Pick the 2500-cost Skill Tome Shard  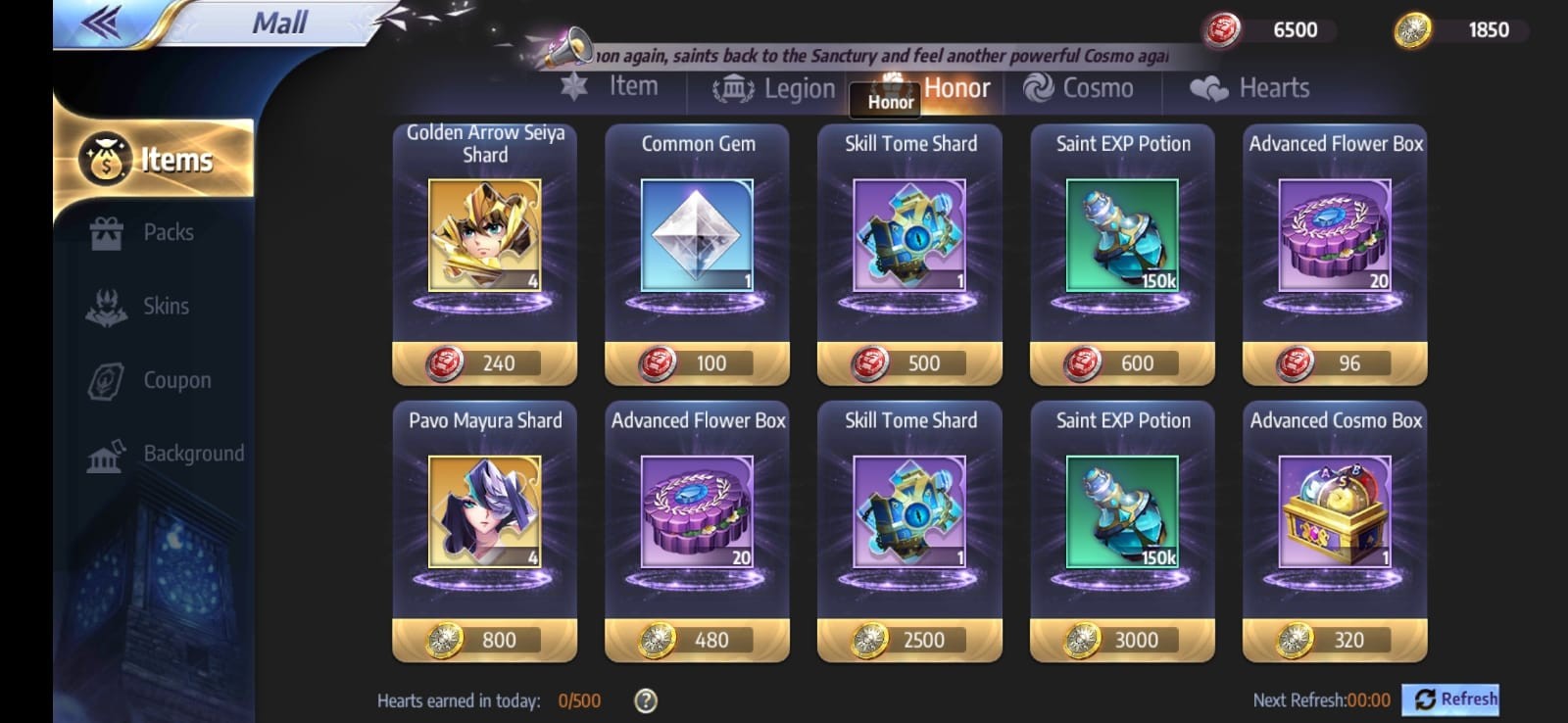[909, 640]
